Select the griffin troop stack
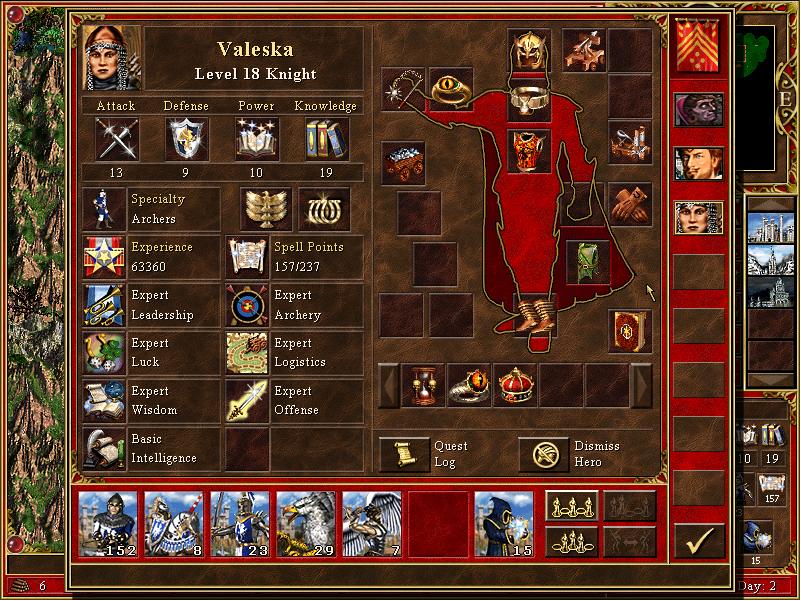Screen dimensions: 801x601 (305, 523)
